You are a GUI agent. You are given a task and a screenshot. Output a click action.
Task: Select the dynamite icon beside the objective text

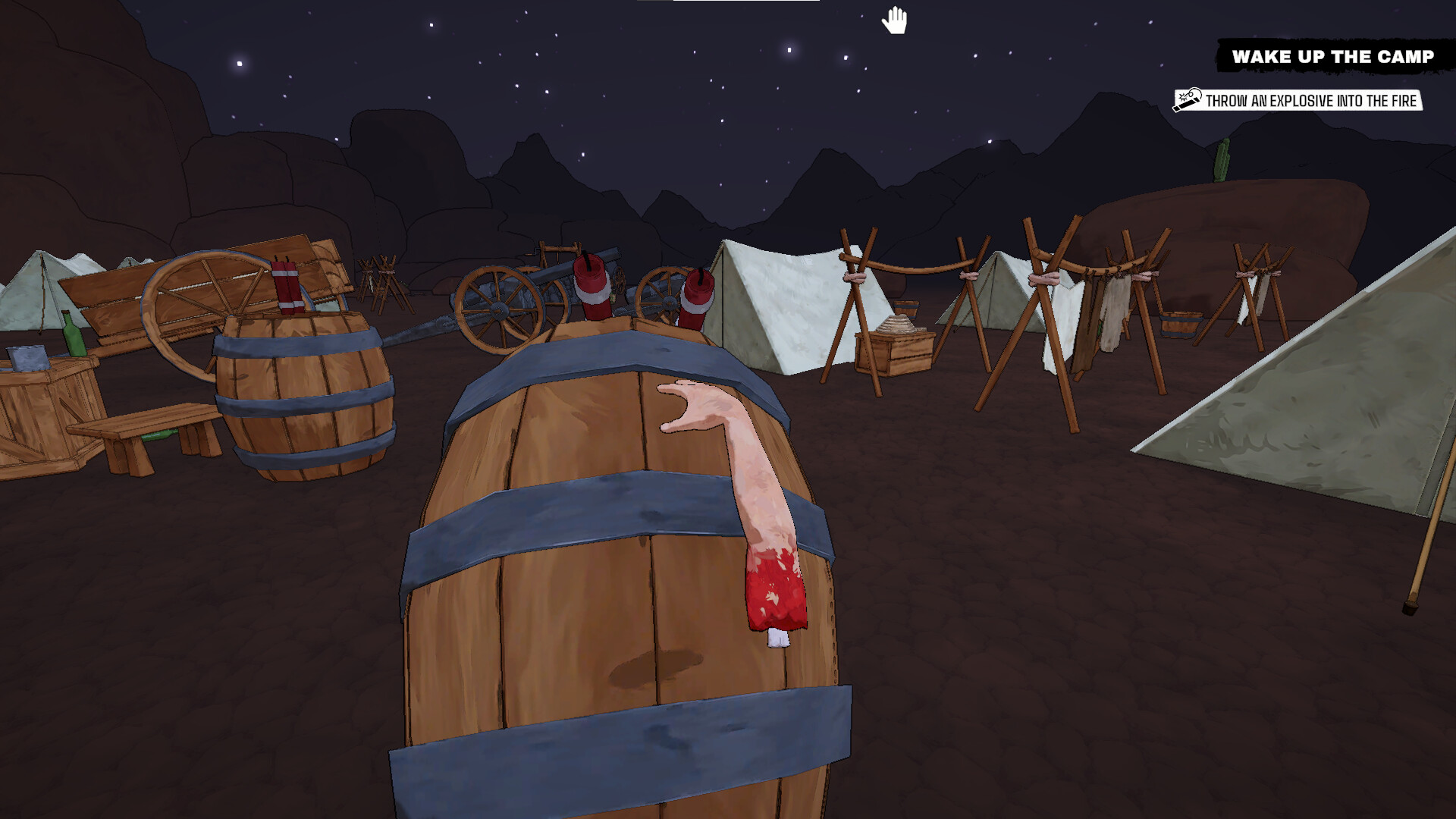pos(1188,99)
